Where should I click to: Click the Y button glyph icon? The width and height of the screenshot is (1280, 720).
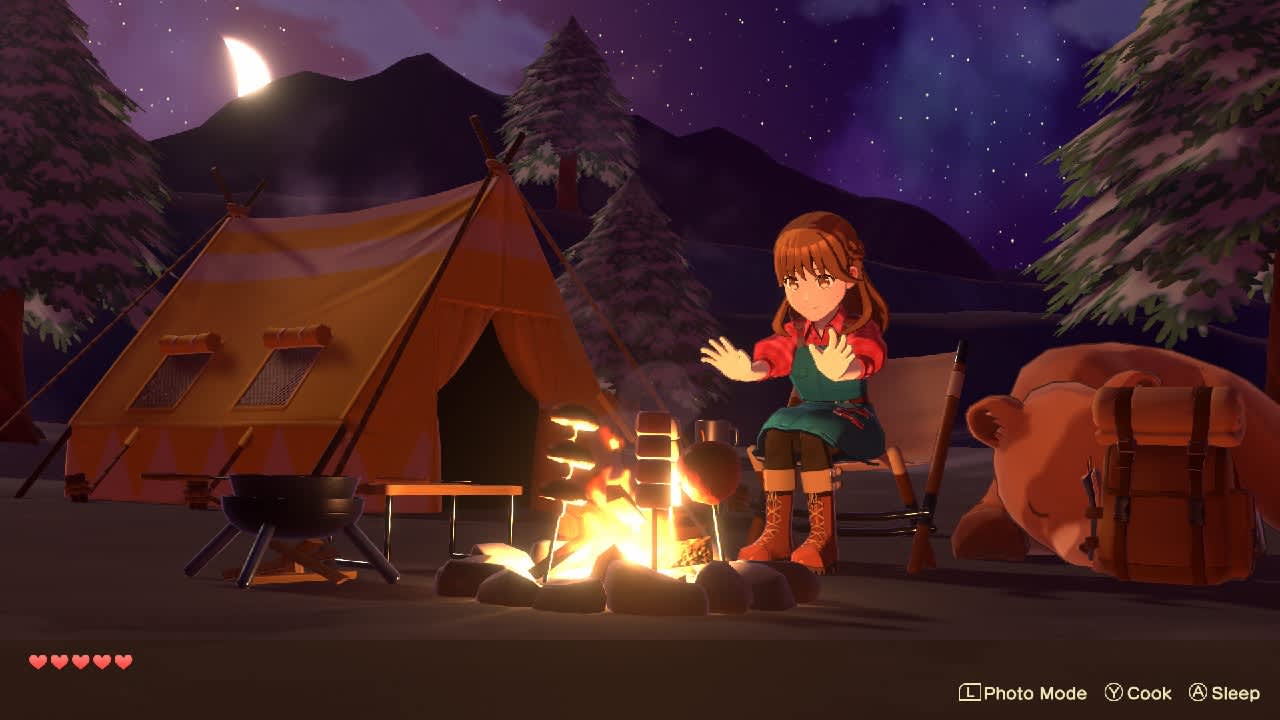coord(1115,693)
